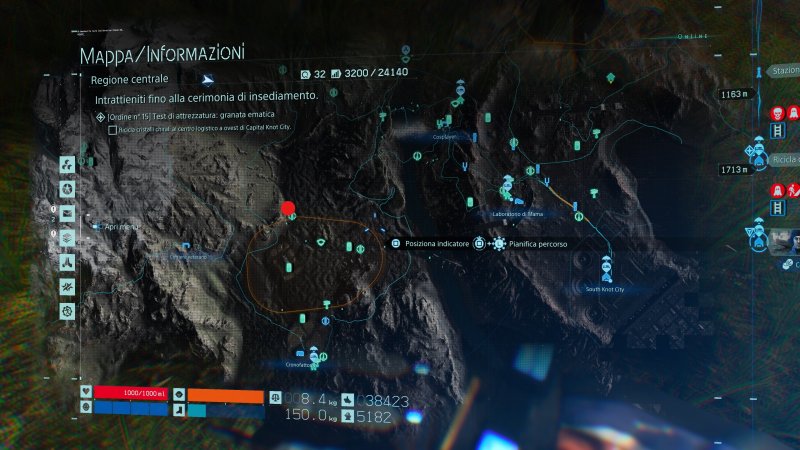Select the South Knot City map marker
The height and width of the screenshot is (450, 800).
[x=605, y=269]
